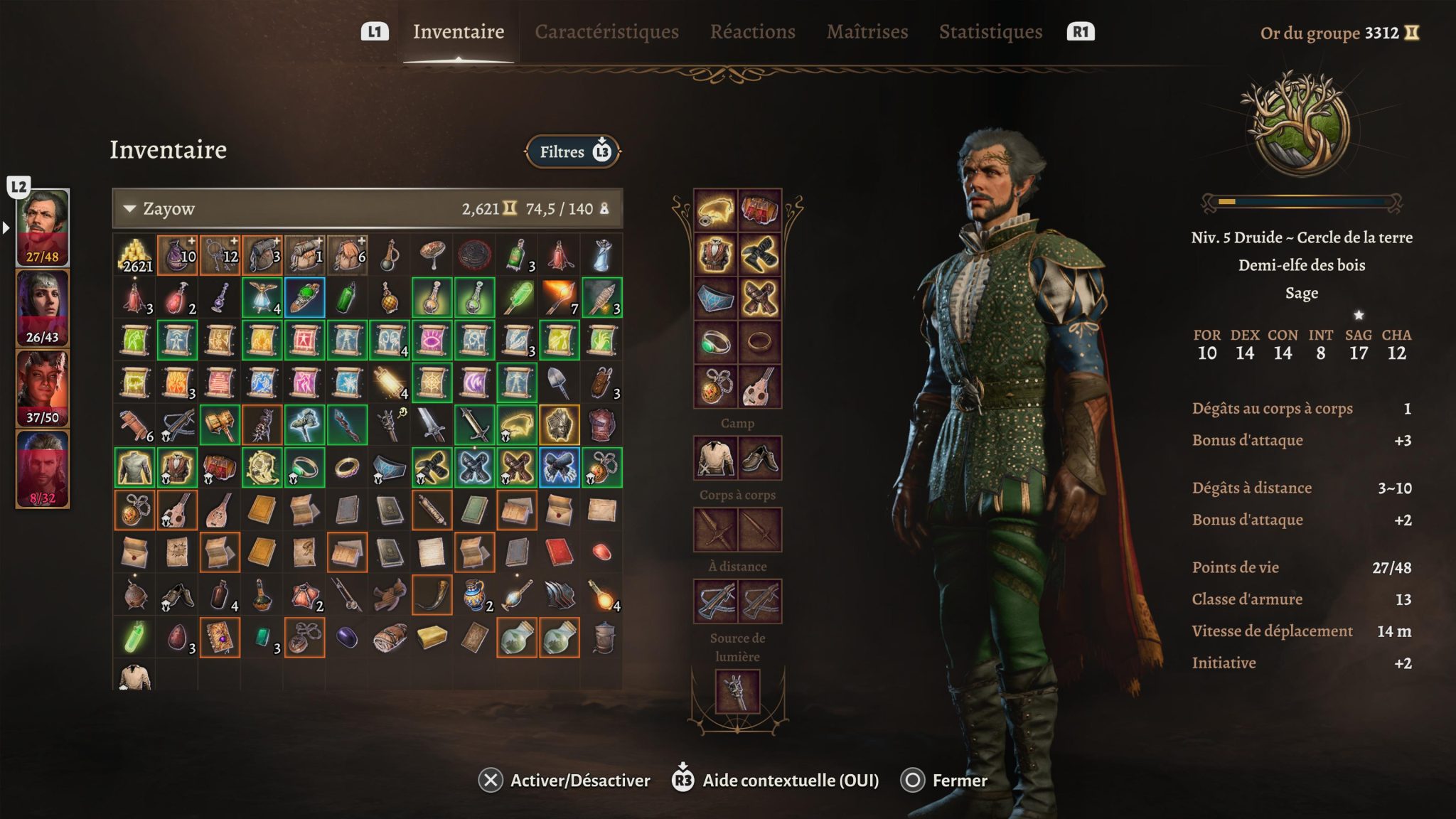Screen dimensions: 1456x819
Task: Select the Inventaire tab
Action: [459, 32]
